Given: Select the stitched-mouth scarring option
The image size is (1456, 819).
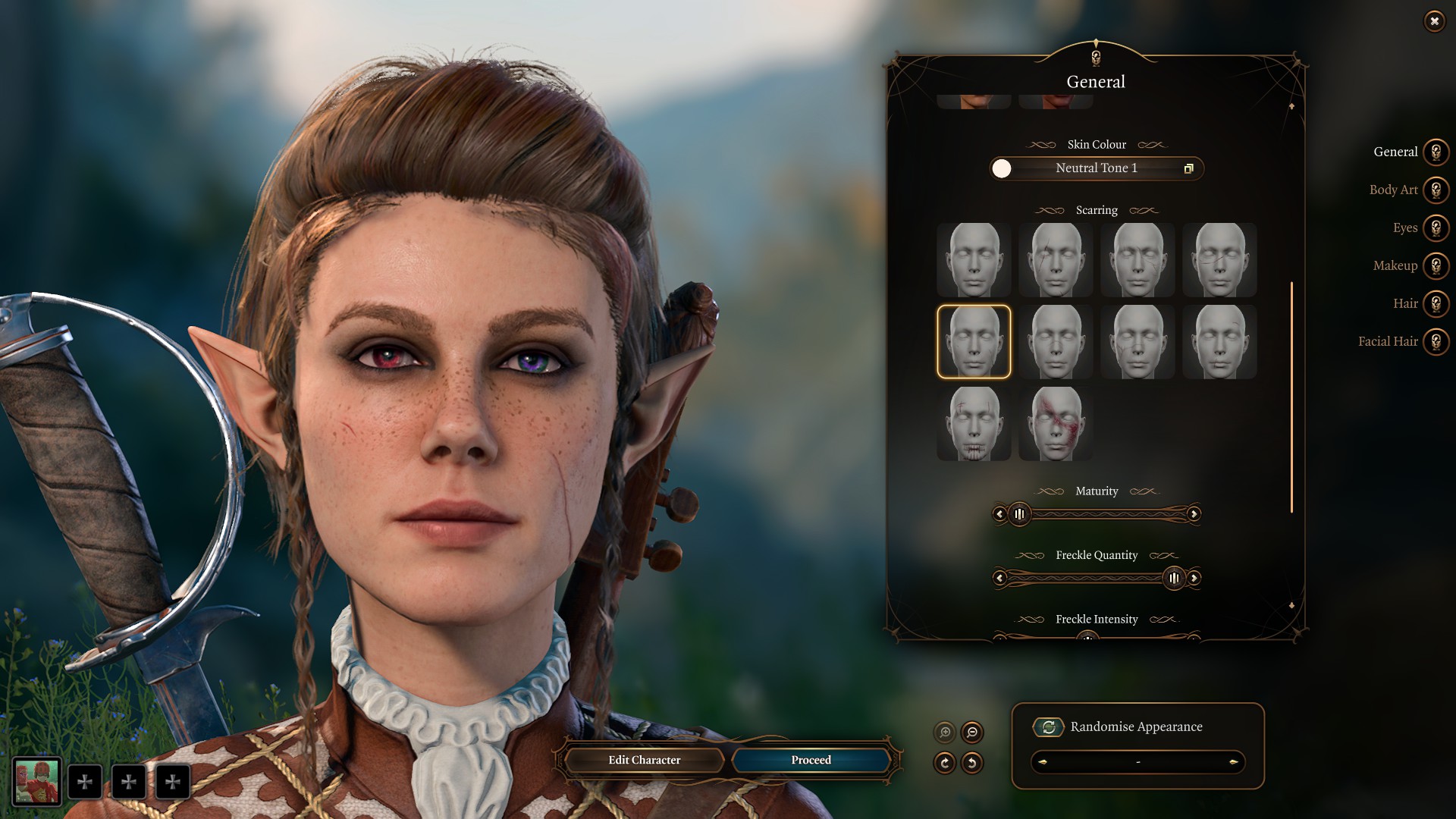Looking at the screenshot, I should point(974,424).
